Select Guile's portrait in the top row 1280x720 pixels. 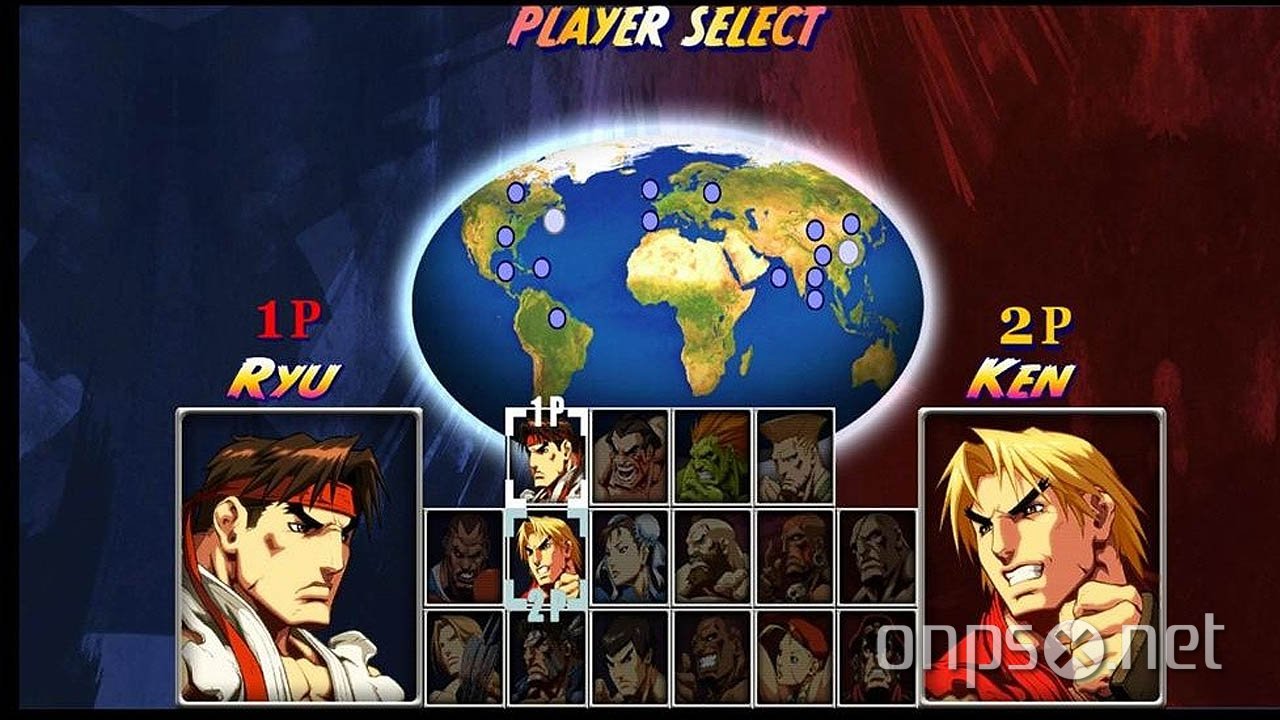(792, 455)
